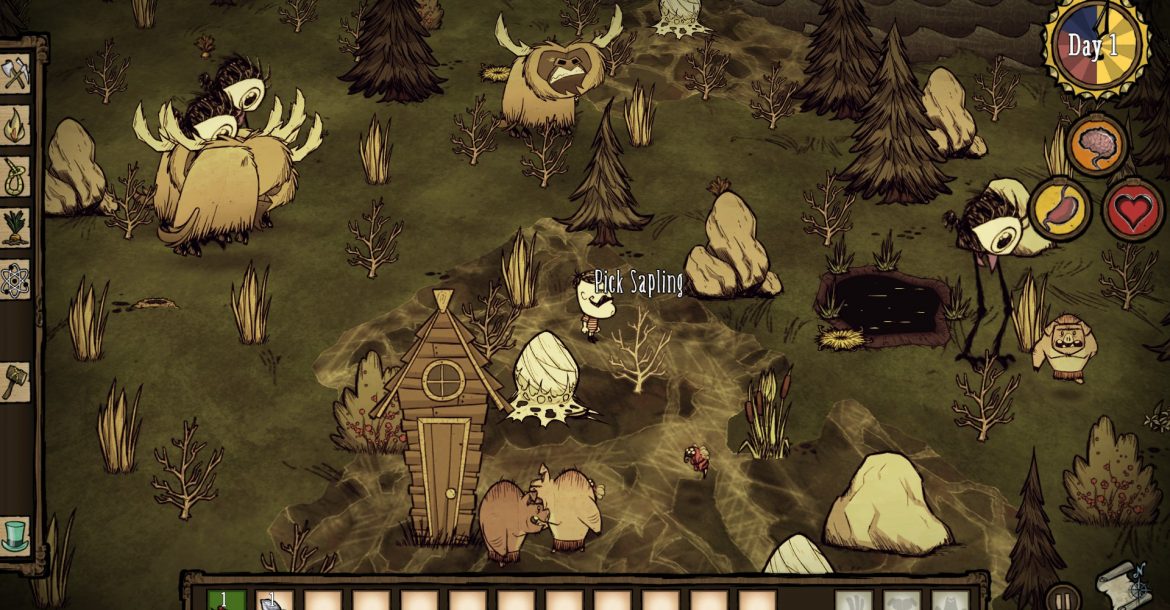The image size is (1170, 610).
Task: Click the red heart health meter
Action: (1133, 209)
